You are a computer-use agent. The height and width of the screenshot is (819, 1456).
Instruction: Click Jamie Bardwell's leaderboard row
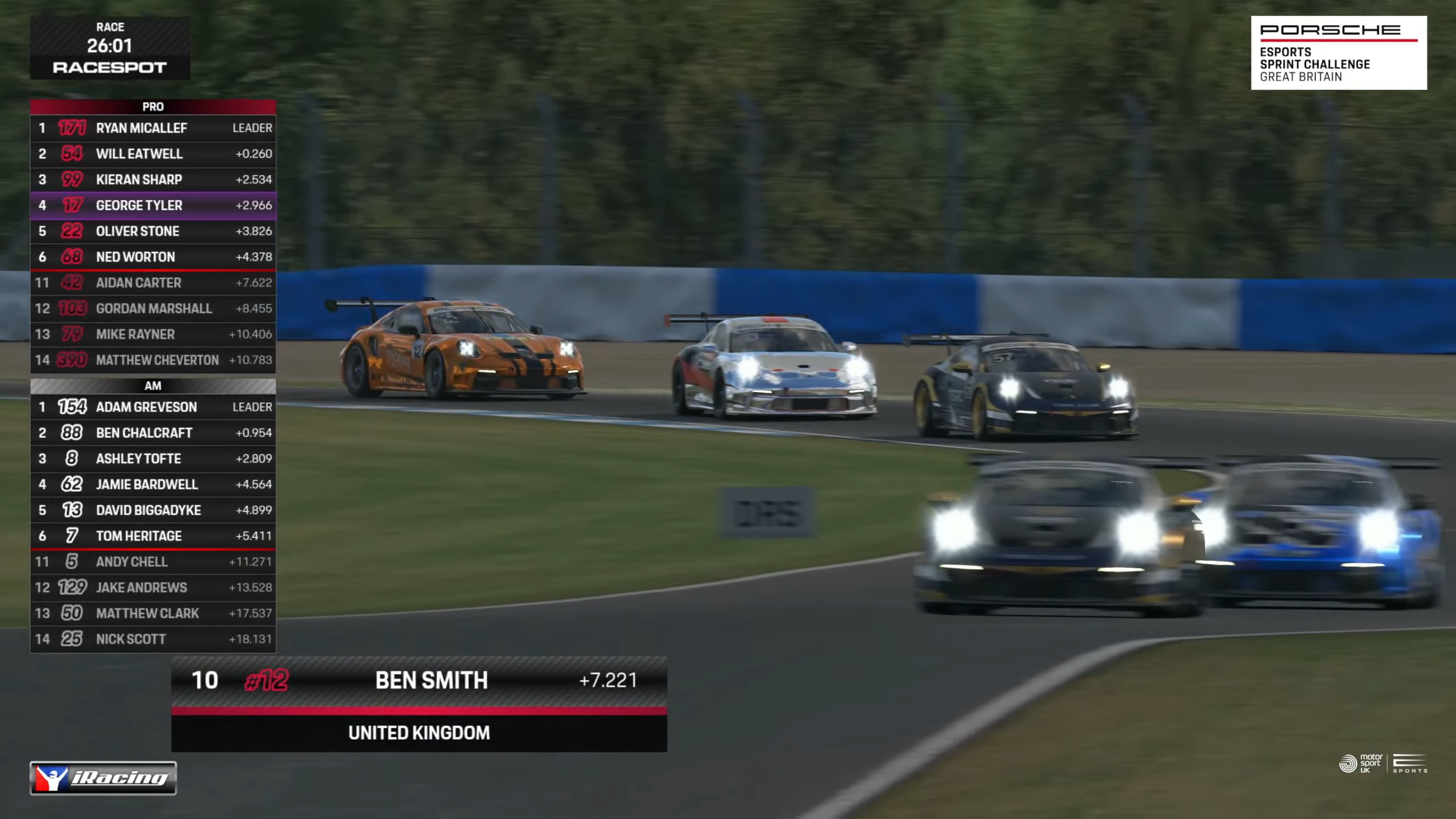(x=152, y=485)
